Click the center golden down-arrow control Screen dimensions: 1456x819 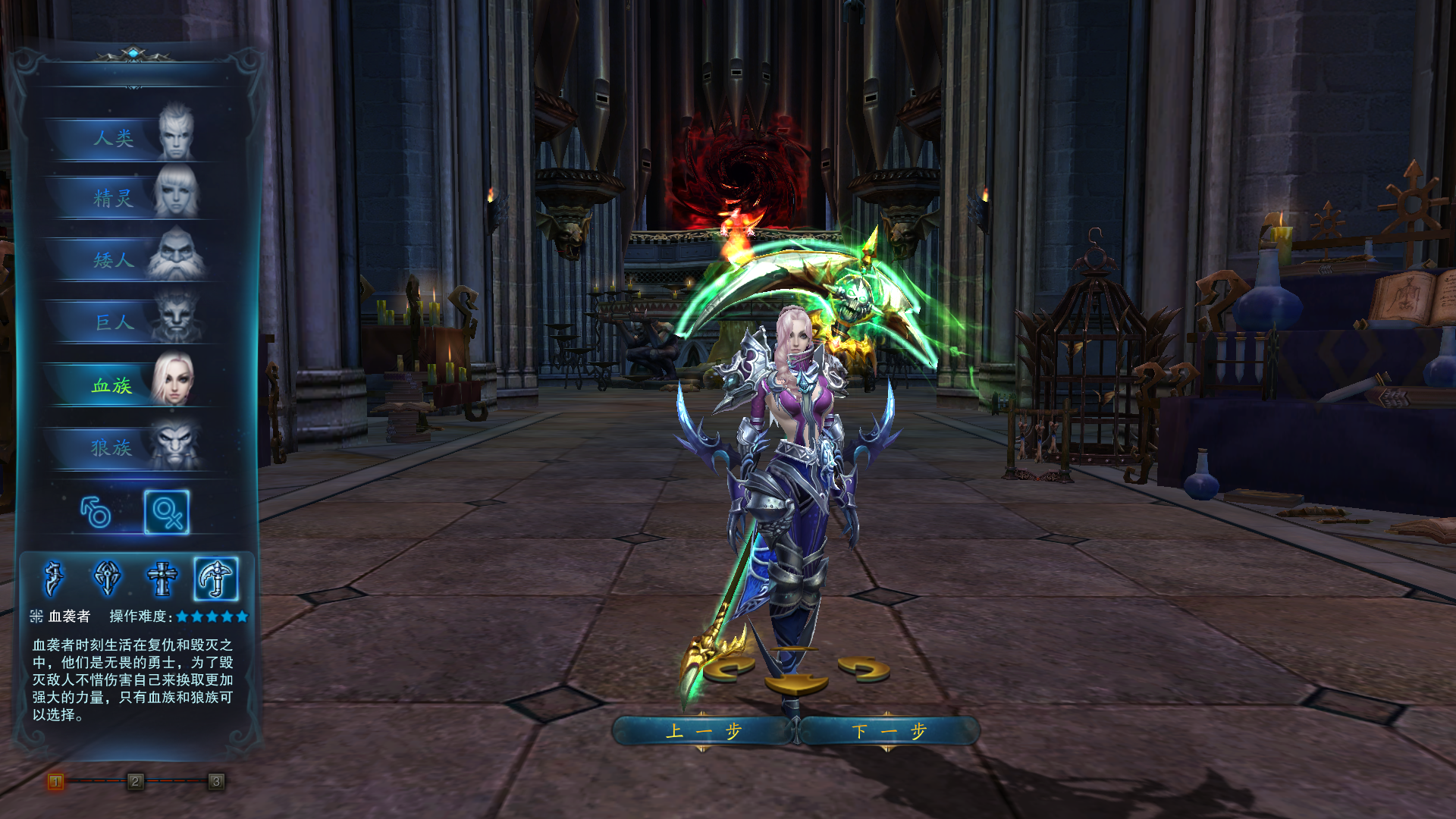tap(795, 683)
